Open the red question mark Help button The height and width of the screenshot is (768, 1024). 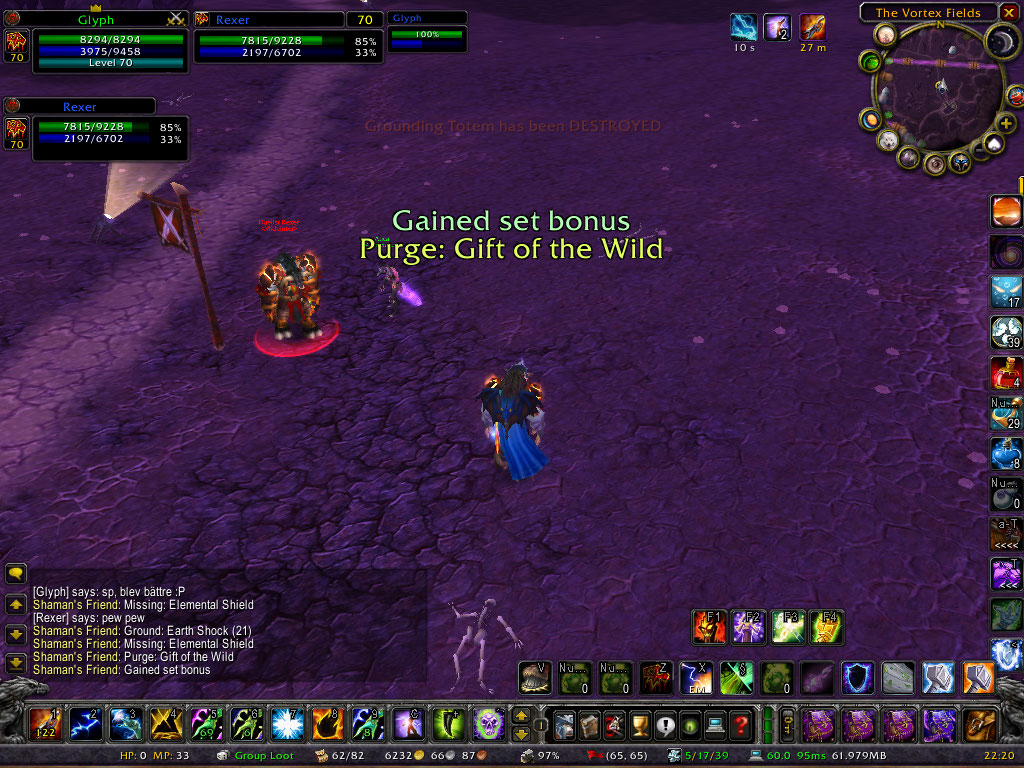[741, 723]
